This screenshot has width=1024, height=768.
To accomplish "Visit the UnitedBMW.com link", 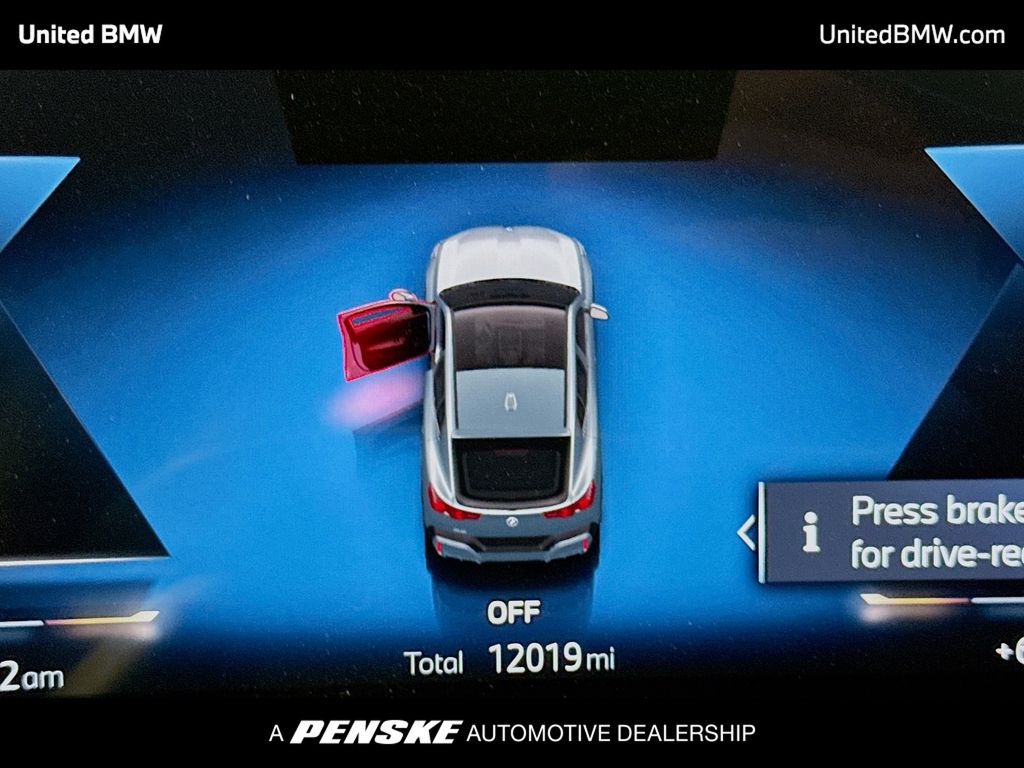I will tap(911, 35).
